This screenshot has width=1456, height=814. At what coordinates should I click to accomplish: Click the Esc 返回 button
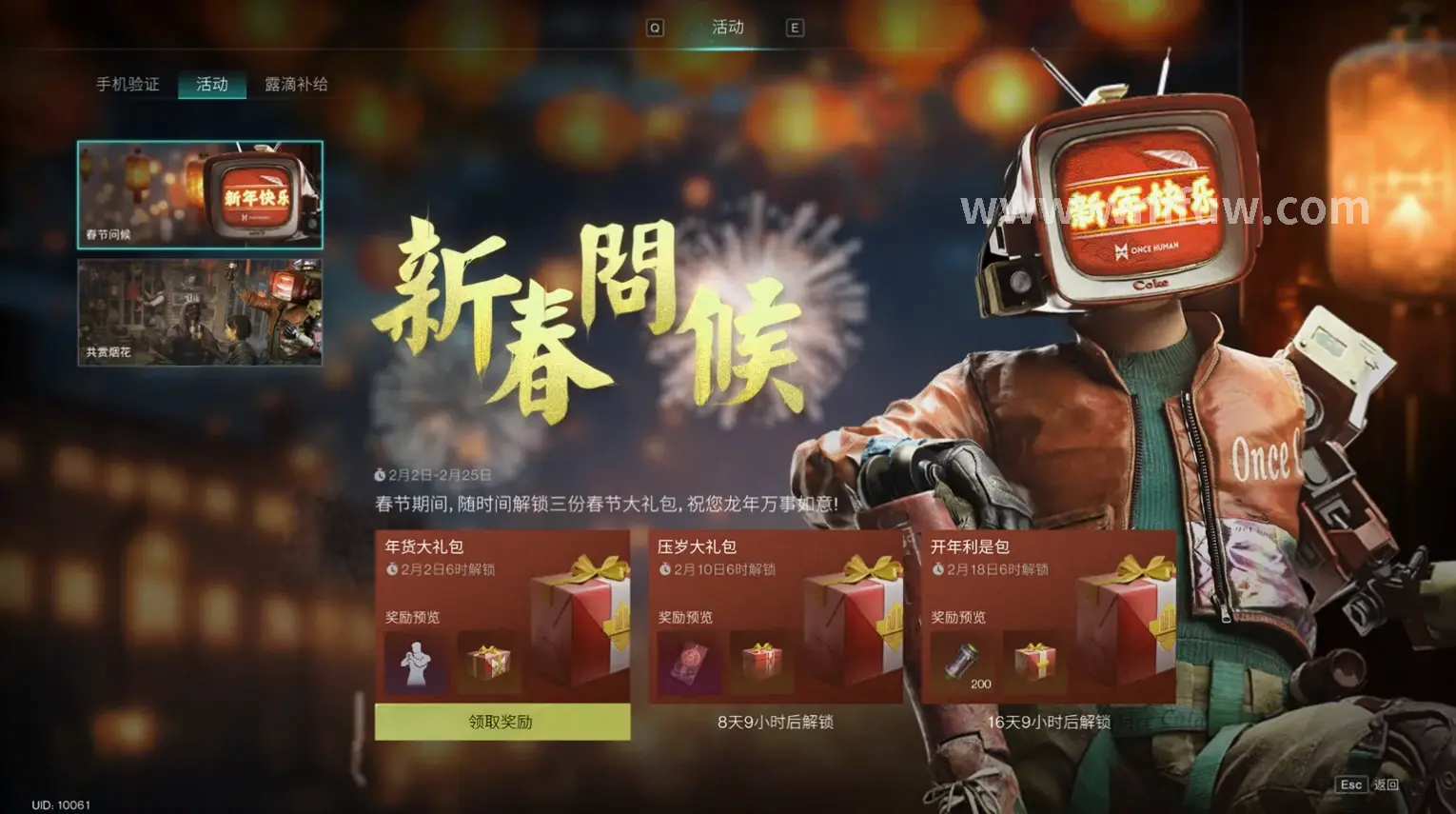click(1366, 784)
